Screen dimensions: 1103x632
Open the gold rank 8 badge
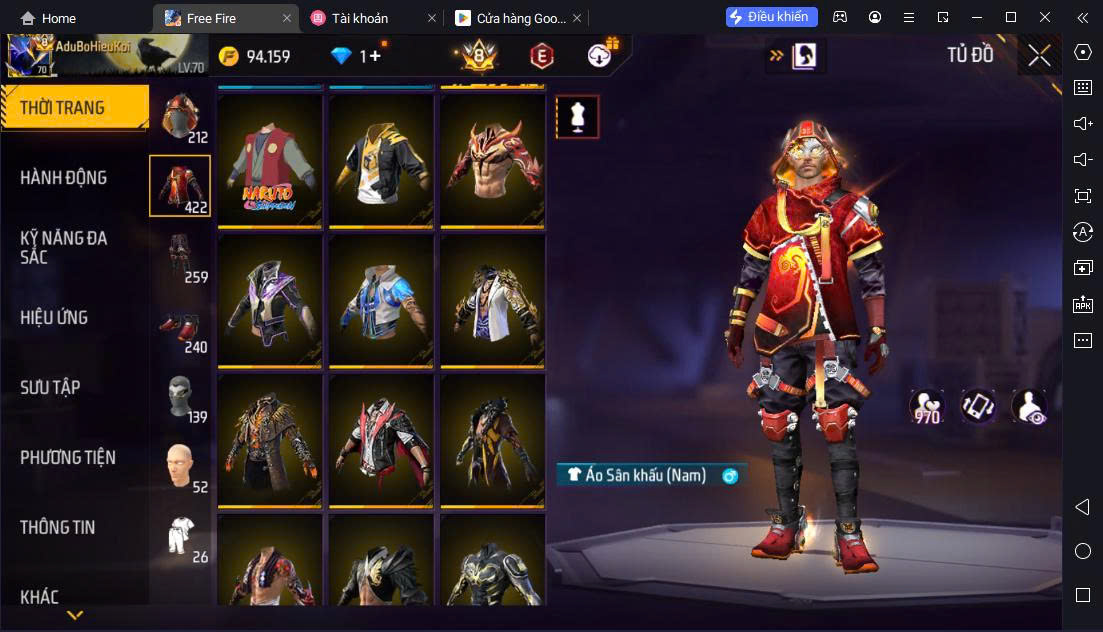(479, 56)
